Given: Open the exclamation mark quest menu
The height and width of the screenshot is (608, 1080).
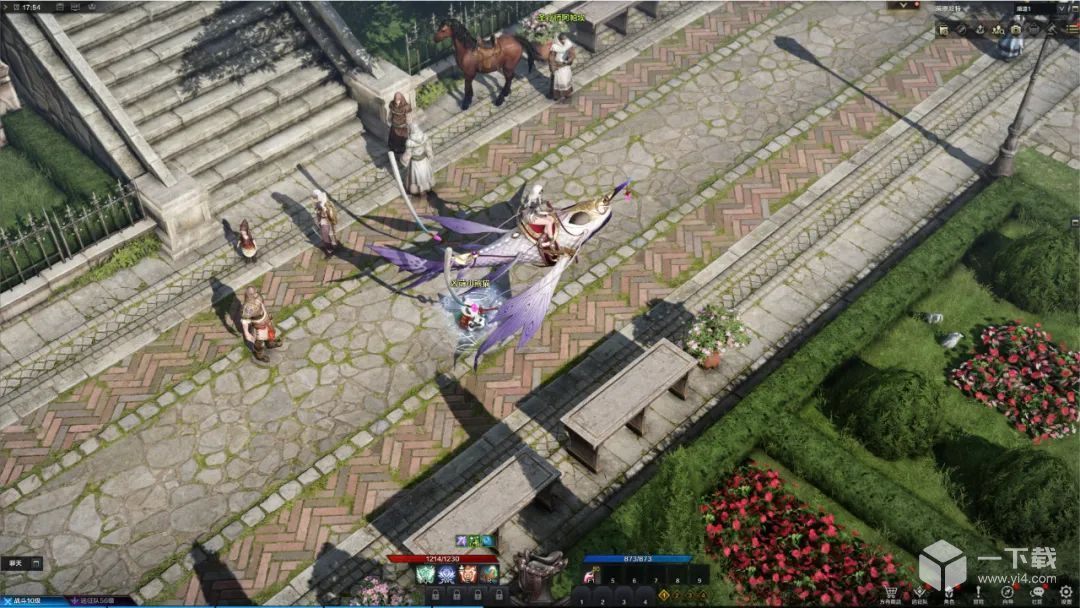Looking at the screenshot, I should click(x=977, y=591).
